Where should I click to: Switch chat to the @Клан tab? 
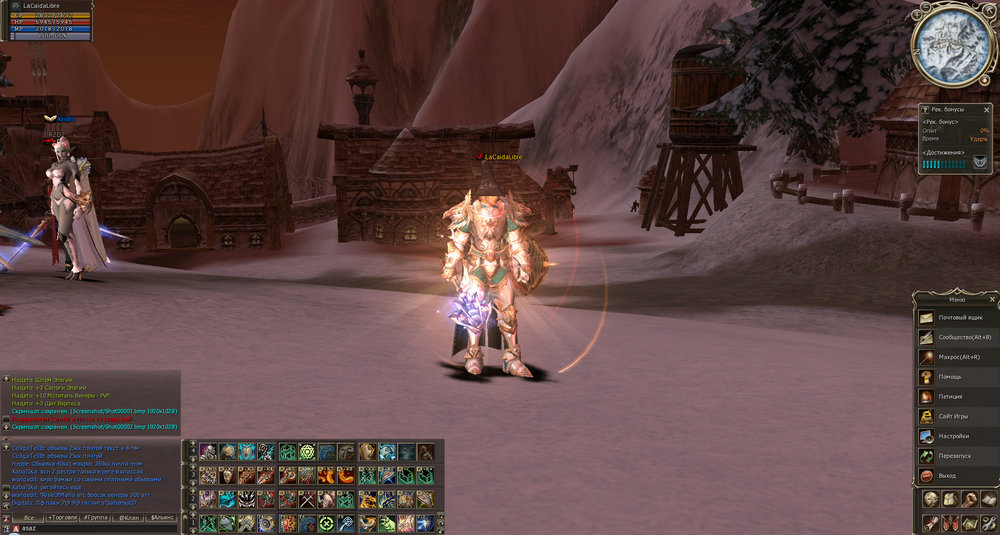(x=129, y=518)
